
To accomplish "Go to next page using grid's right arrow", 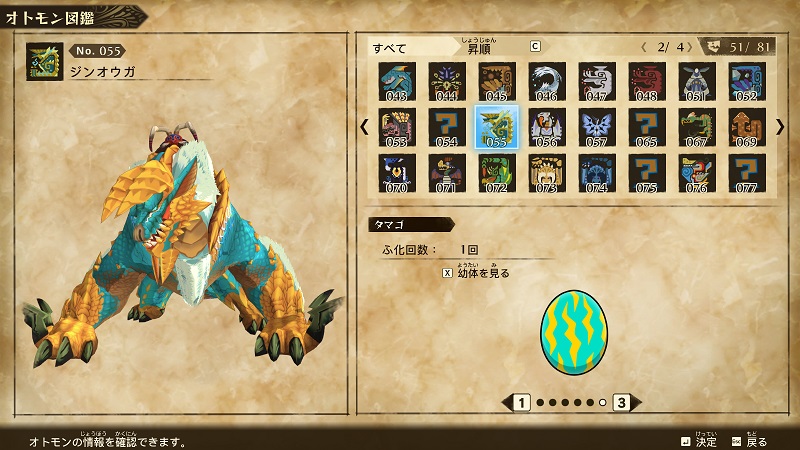I will 780,127.
